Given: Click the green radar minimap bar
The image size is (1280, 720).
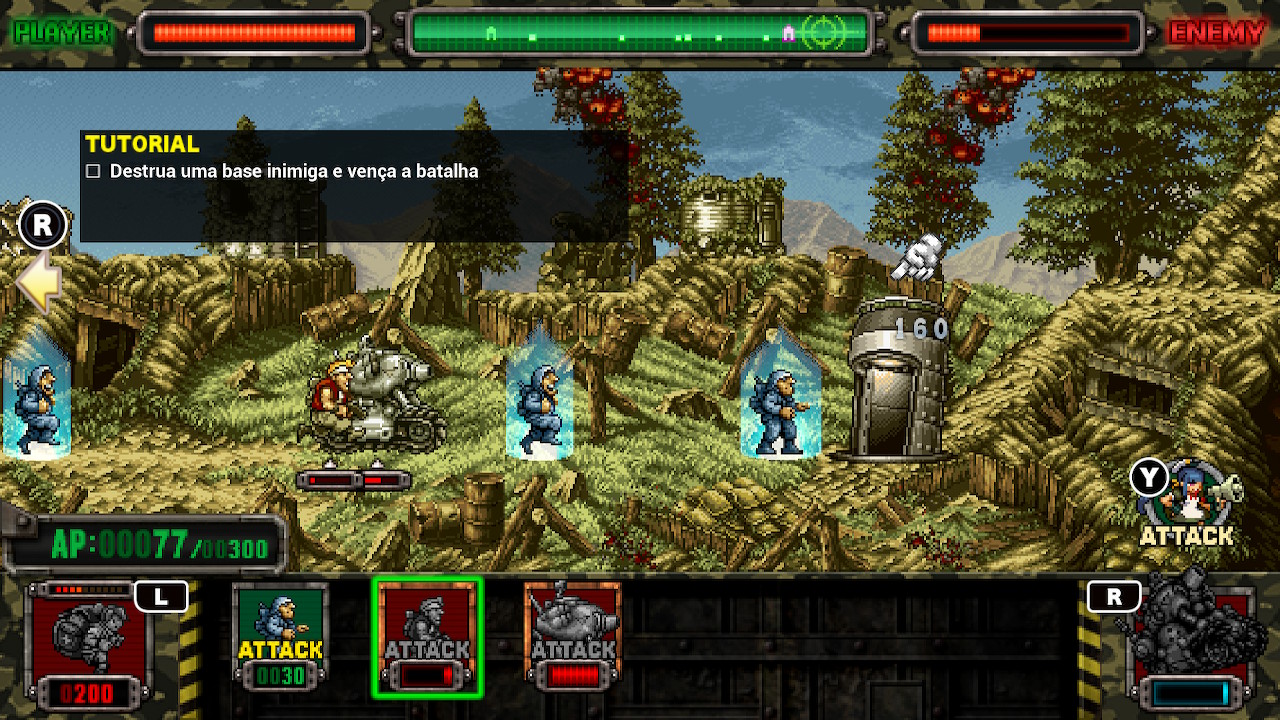Looking at the screenshot, I should (641, 34).
